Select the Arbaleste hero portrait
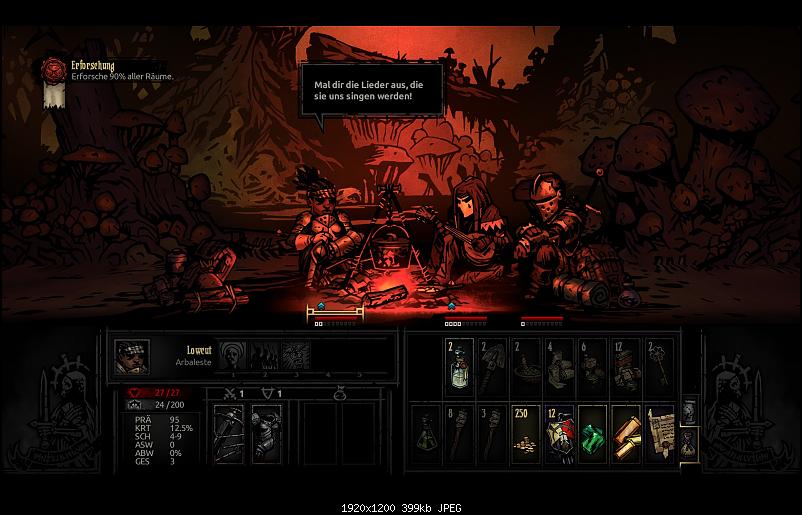This screenshot has width=802, height=515. 133,357
